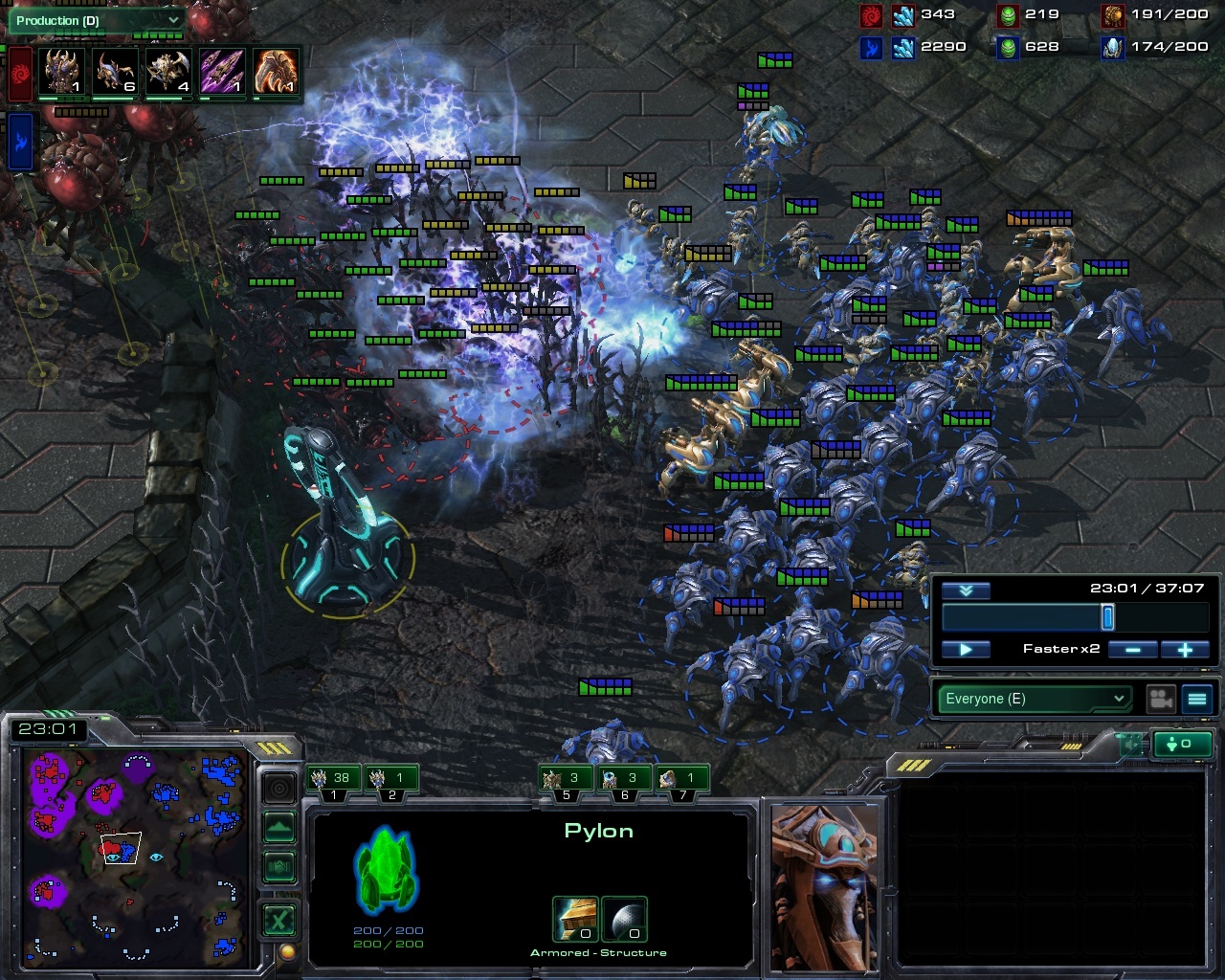Image resolution: width=1225 pixels, height=980 pixels.
Task: Click the orange claw upgrade production icon
Action: tap(276, 73)
